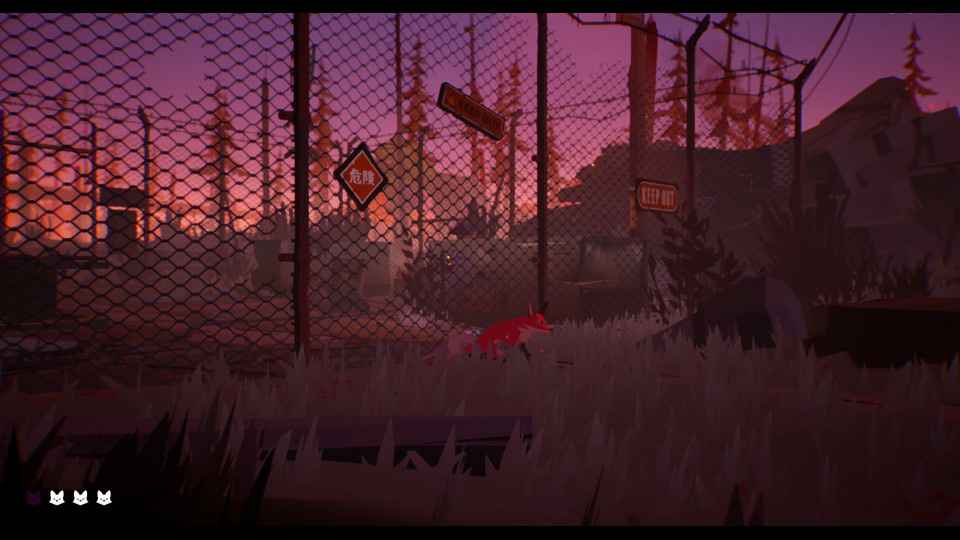
Task: Click the dimmed purple fox cub icon
Action: (x=33, y=497)
